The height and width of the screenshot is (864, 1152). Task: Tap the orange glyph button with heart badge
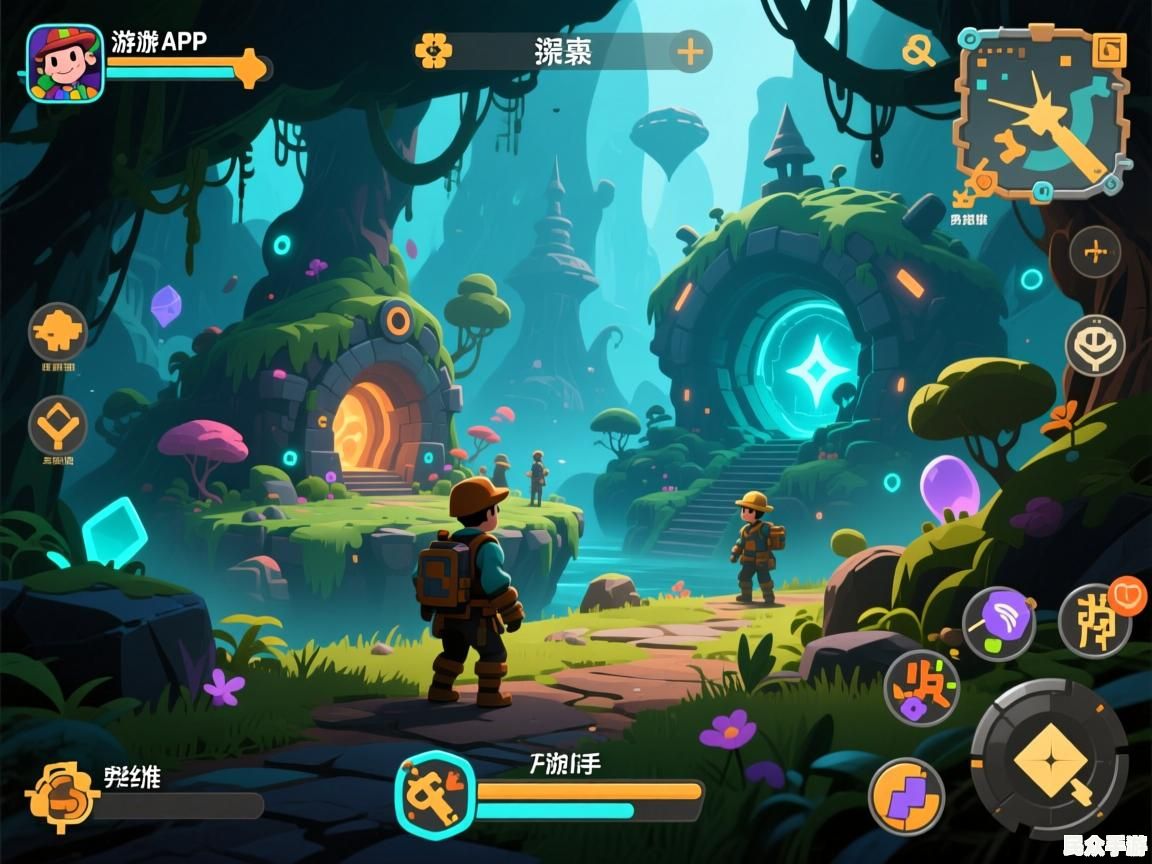pyautogui.click(x=1095, y=620)
